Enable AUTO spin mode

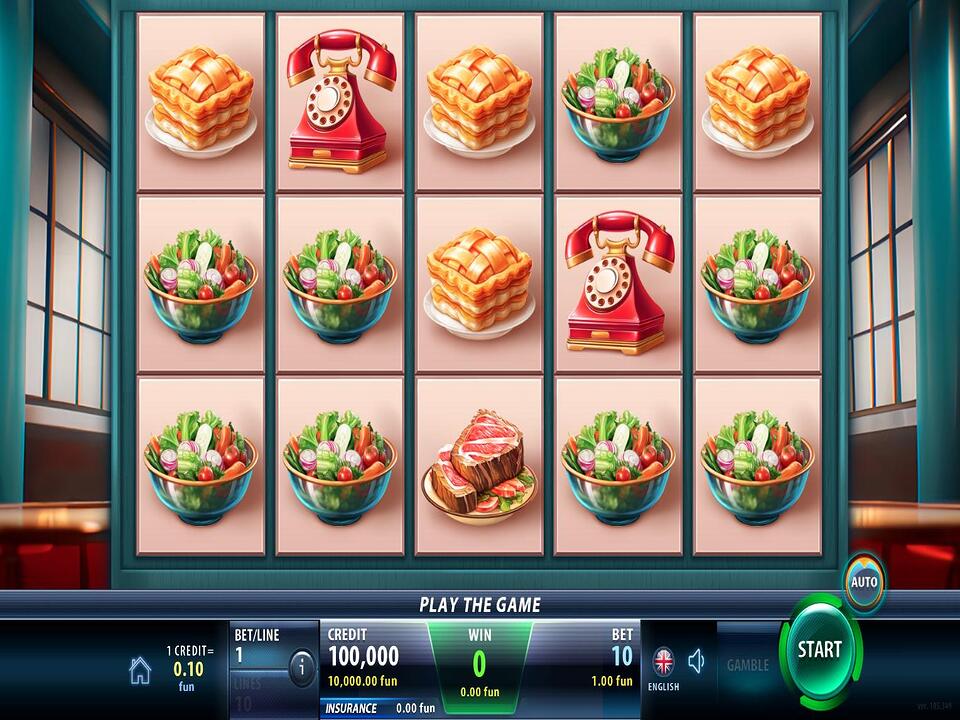point(863,581)
